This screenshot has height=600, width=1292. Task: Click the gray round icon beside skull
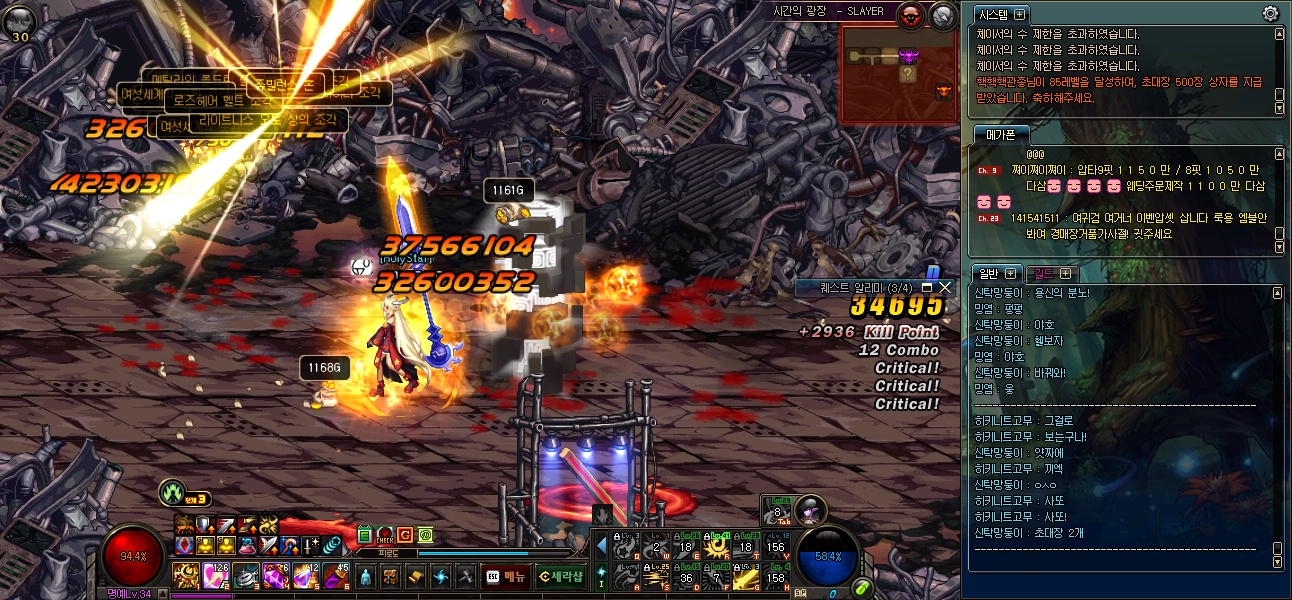(x=943, y=15)
